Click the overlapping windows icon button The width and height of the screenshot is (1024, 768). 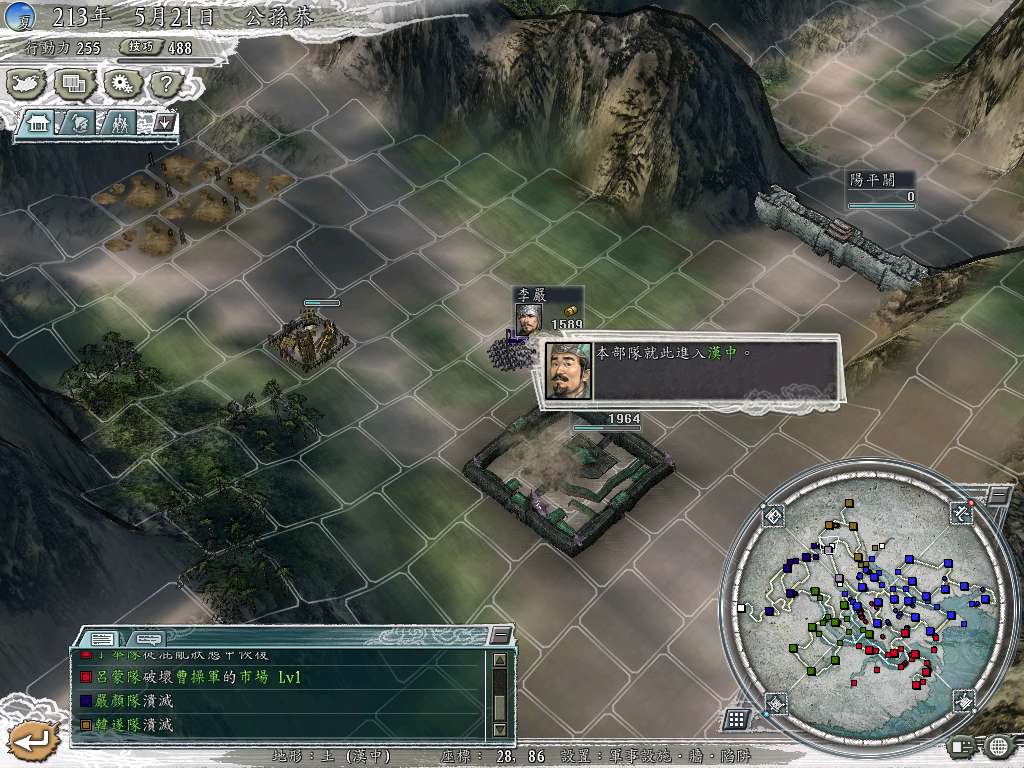click(x=74, y=84)
